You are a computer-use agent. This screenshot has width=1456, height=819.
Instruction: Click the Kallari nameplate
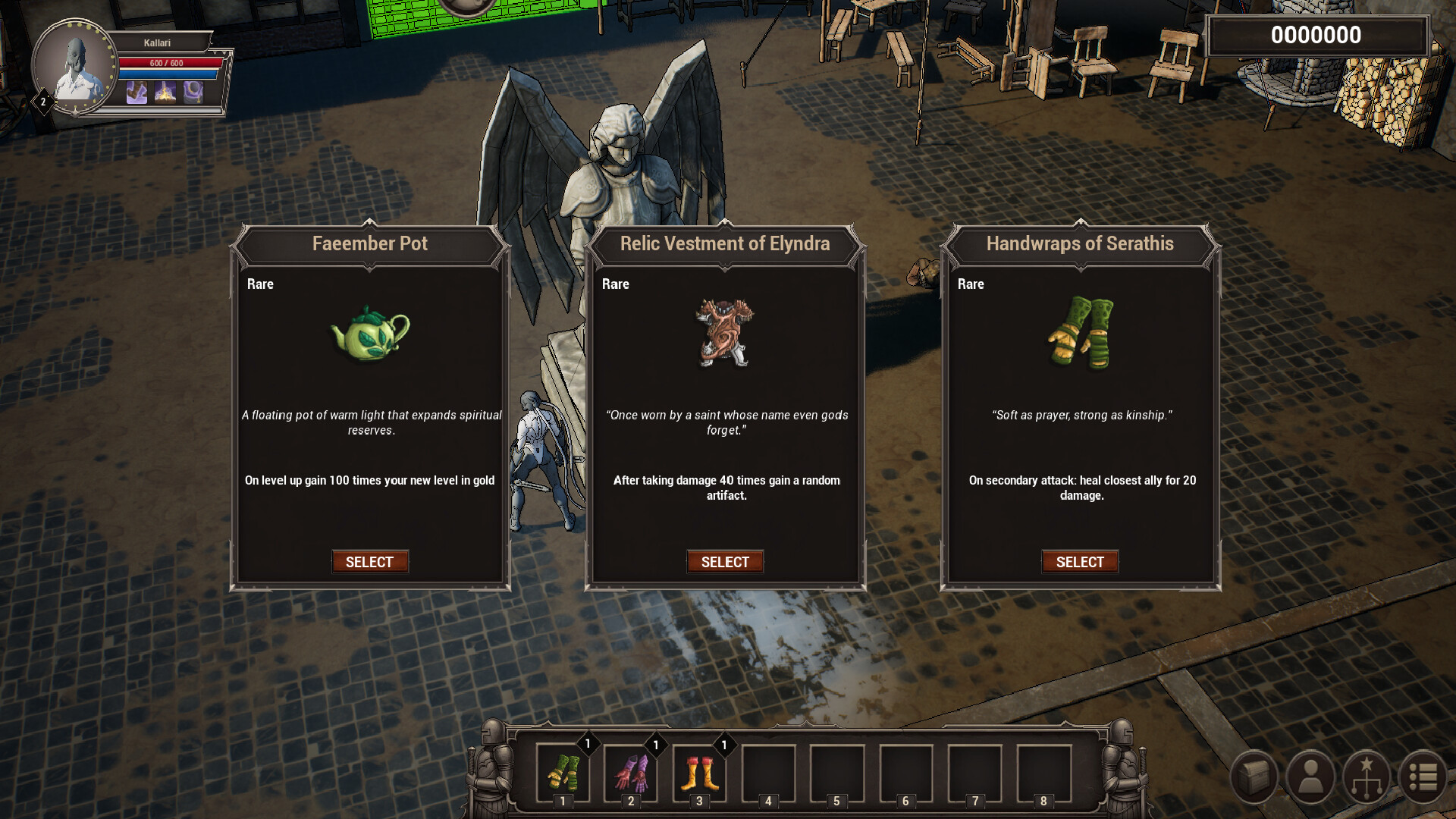click(x=157, y=42)
